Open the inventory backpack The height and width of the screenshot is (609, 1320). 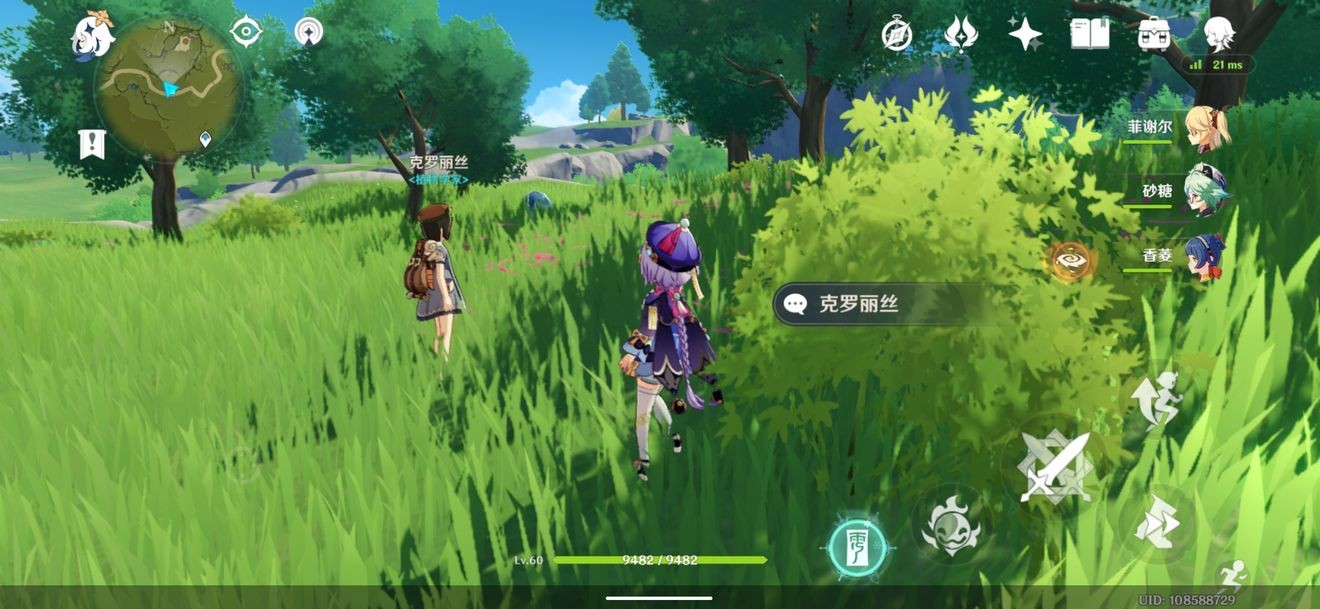coord(1154,34)
